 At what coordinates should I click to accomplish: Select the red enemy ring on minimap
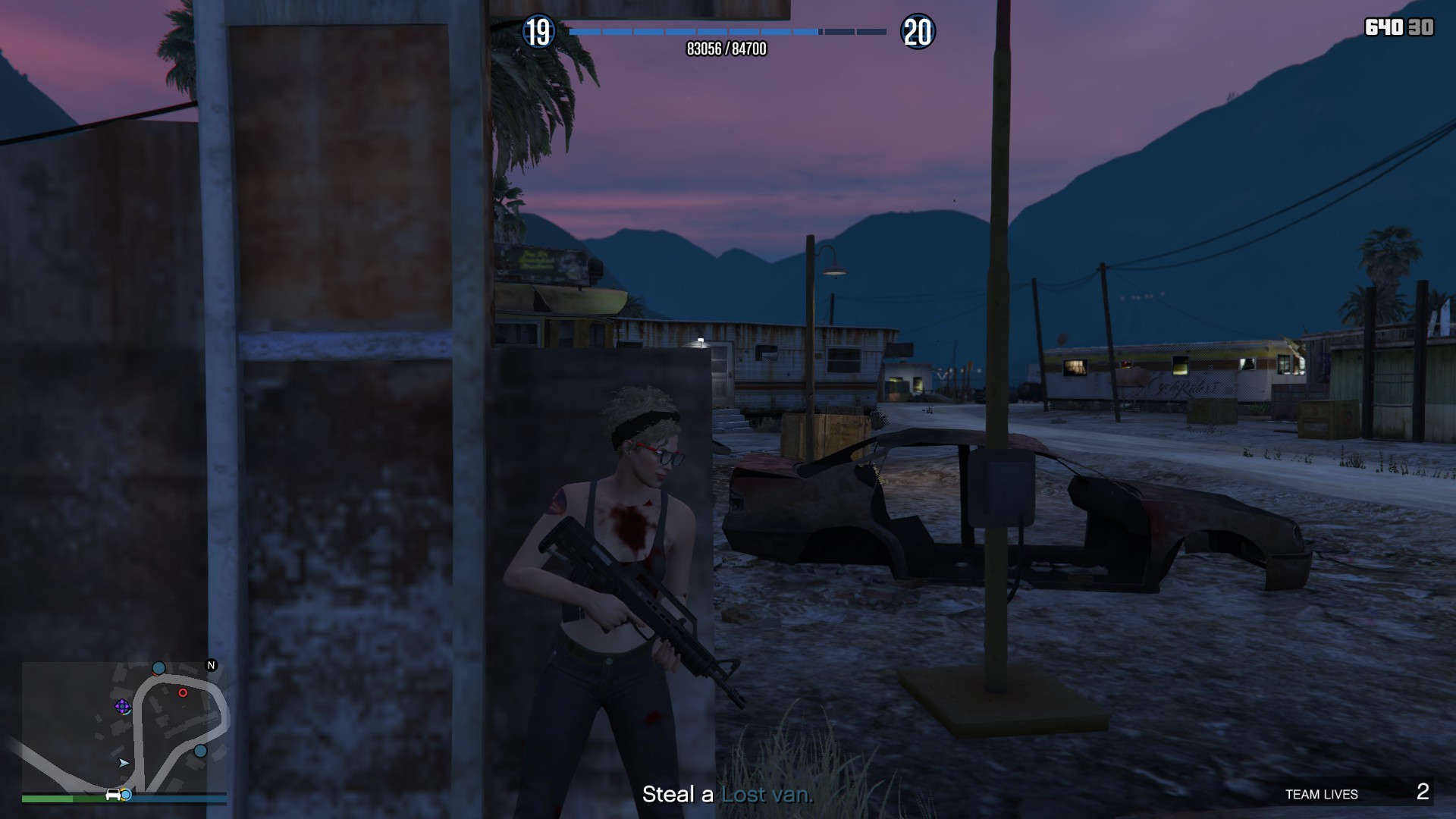click(x=183, y=692)
